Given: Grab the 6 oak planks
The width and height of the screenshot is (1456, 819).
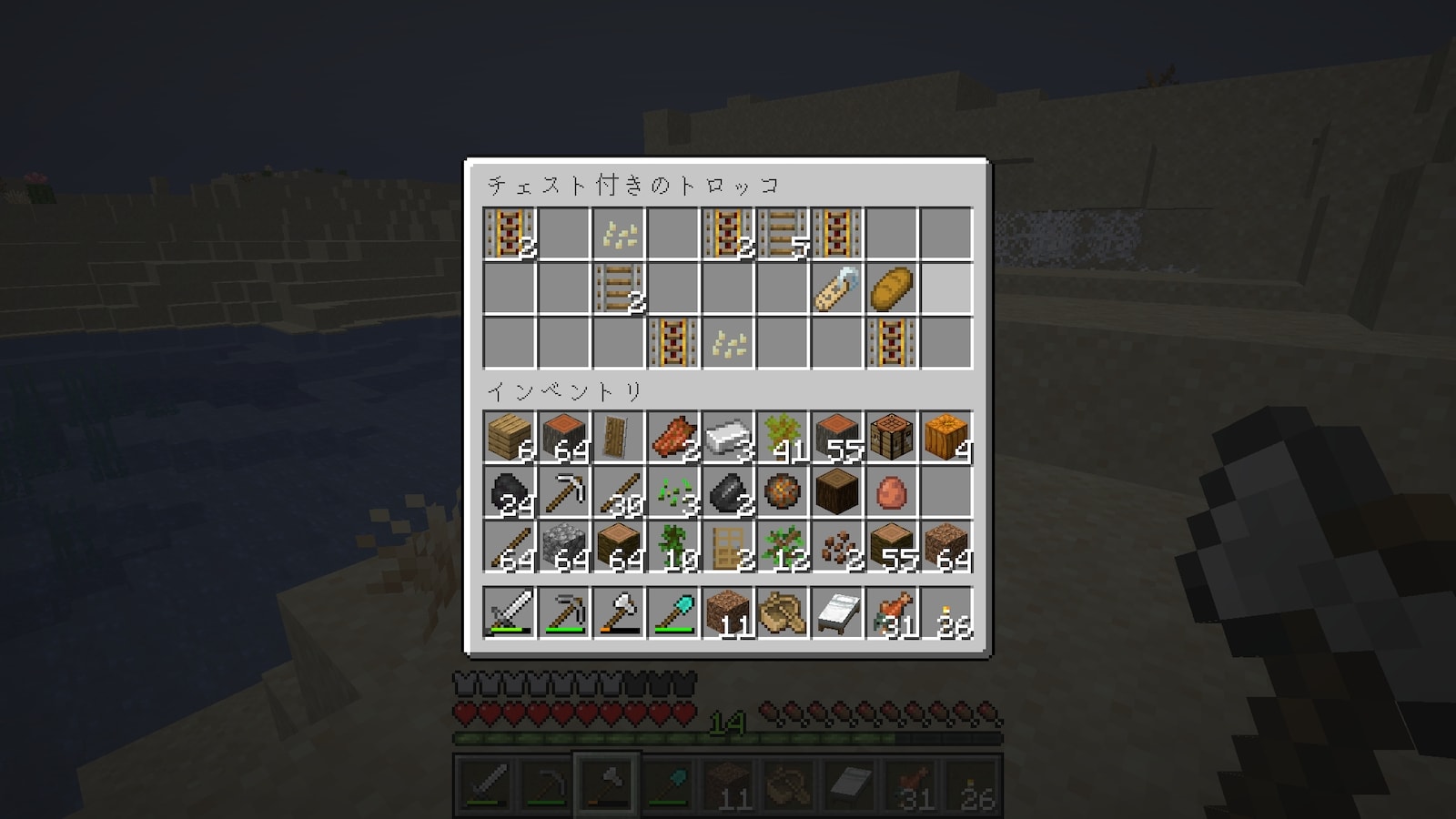Looking at the screenshot, I should [x=509, y=437].
